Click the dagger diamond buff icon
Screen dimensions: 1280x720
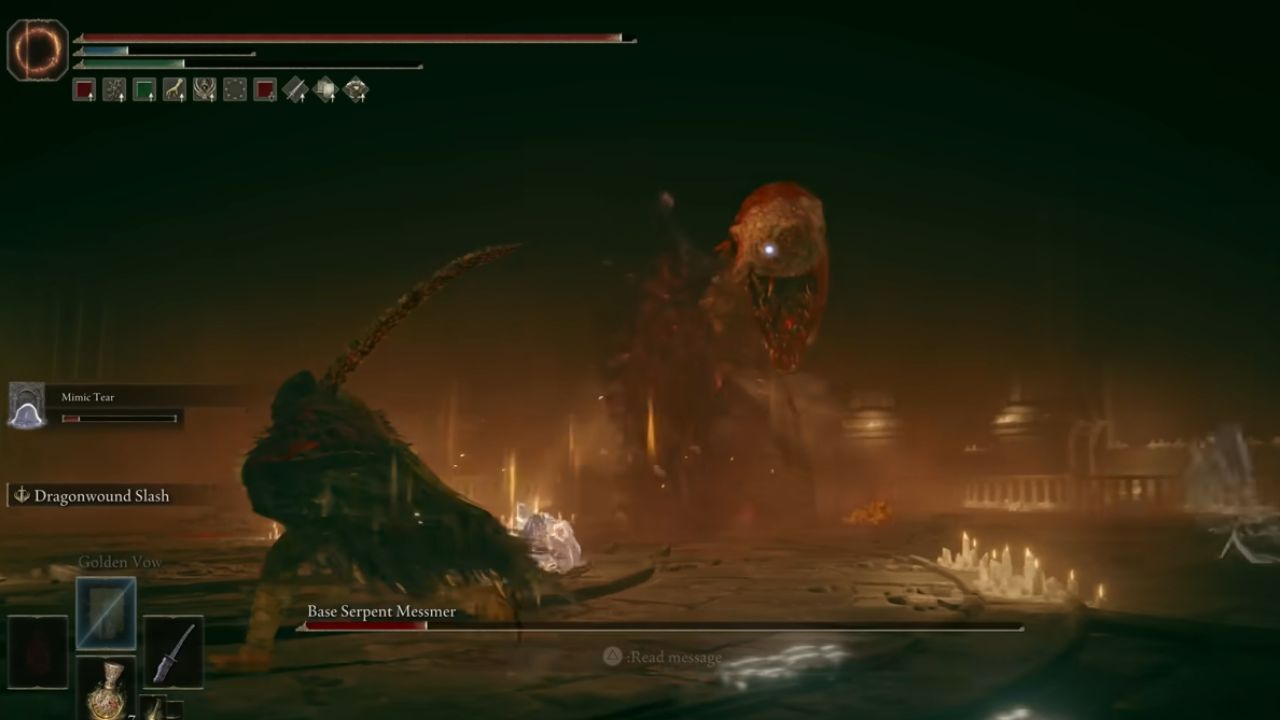coord(295,89)
